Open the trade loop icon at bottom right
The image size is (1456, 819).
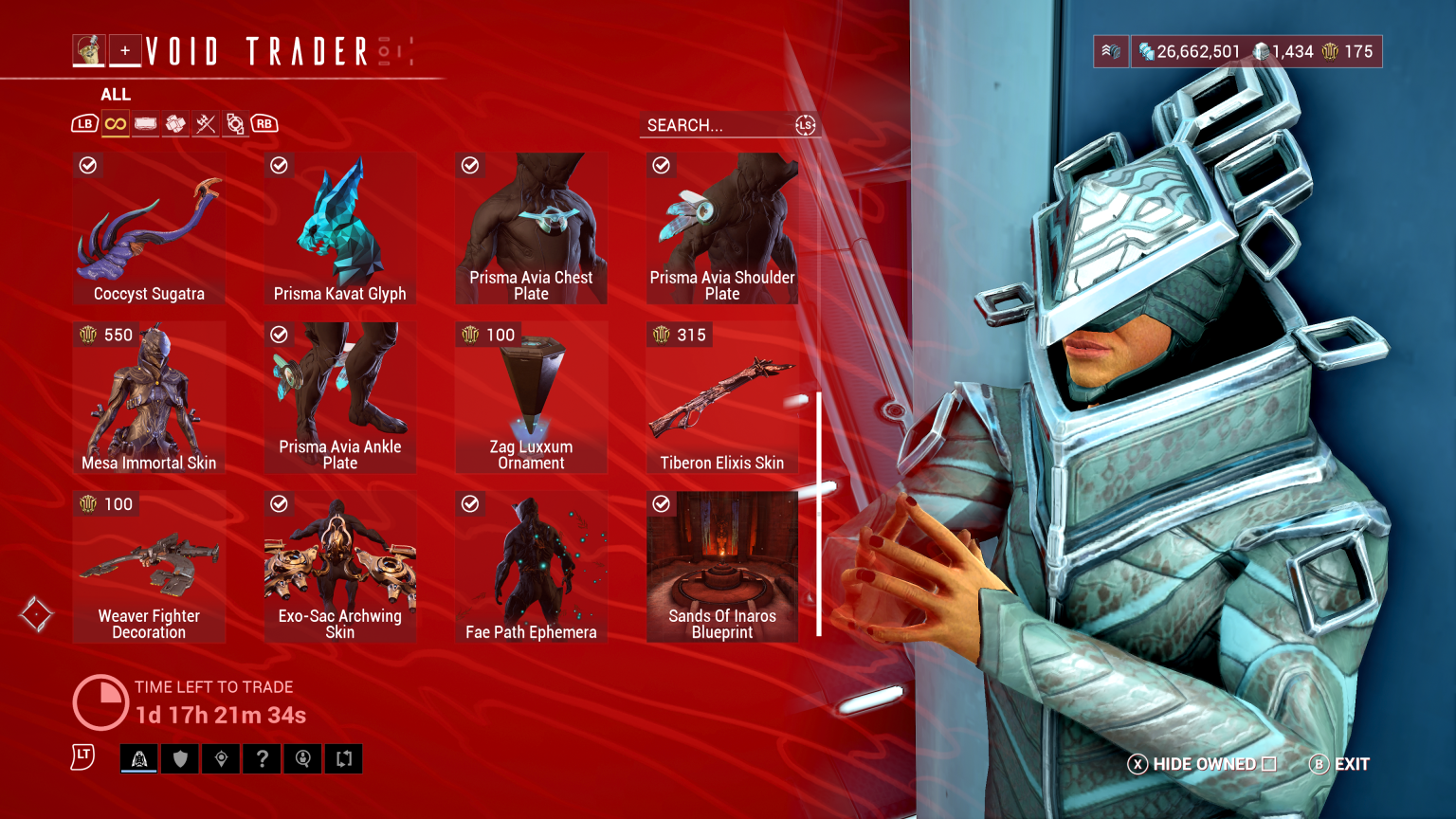click(x=343, y=758)
